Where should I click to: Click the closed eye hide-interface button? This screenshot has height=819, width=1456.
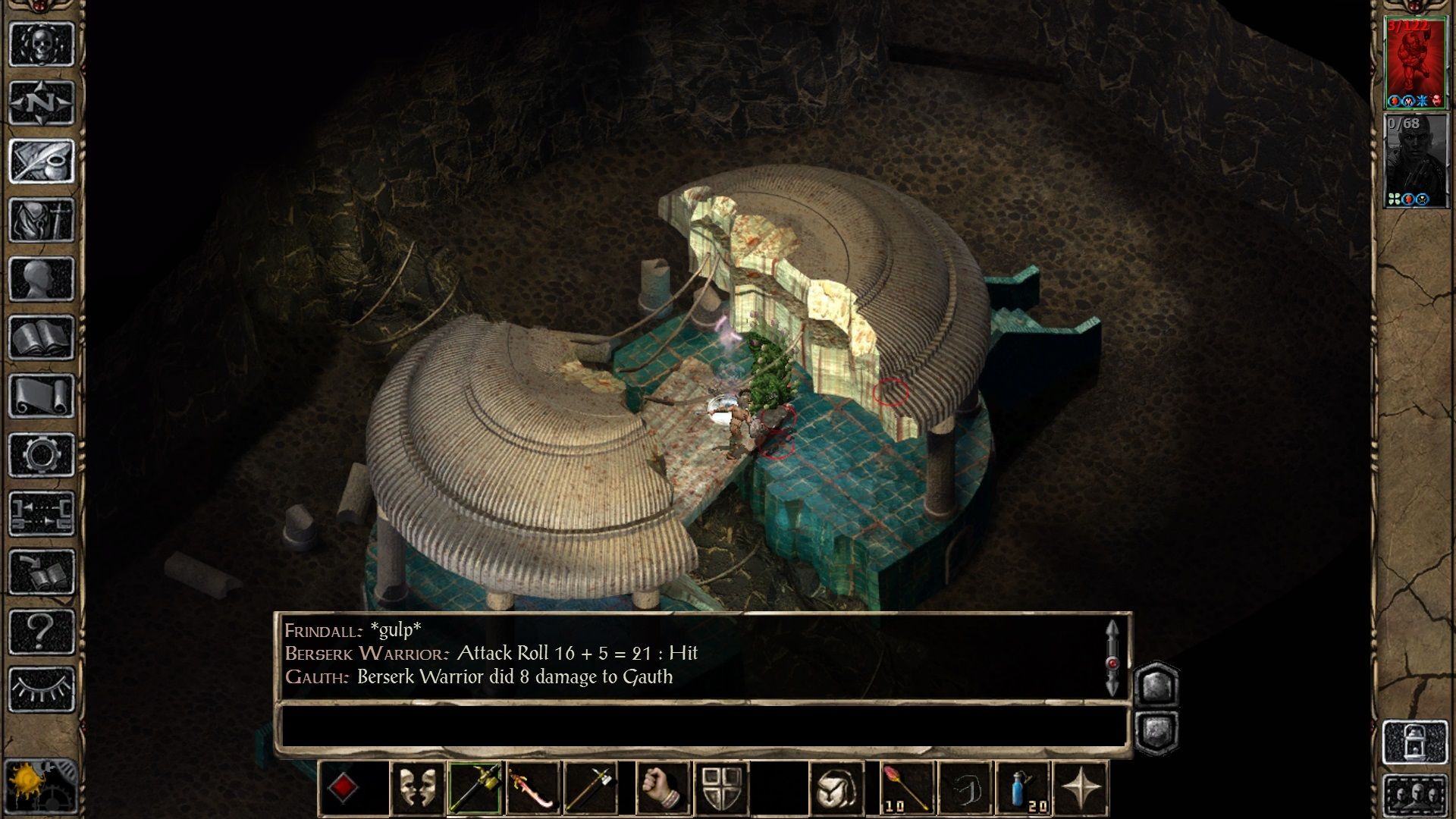[42, 689]
